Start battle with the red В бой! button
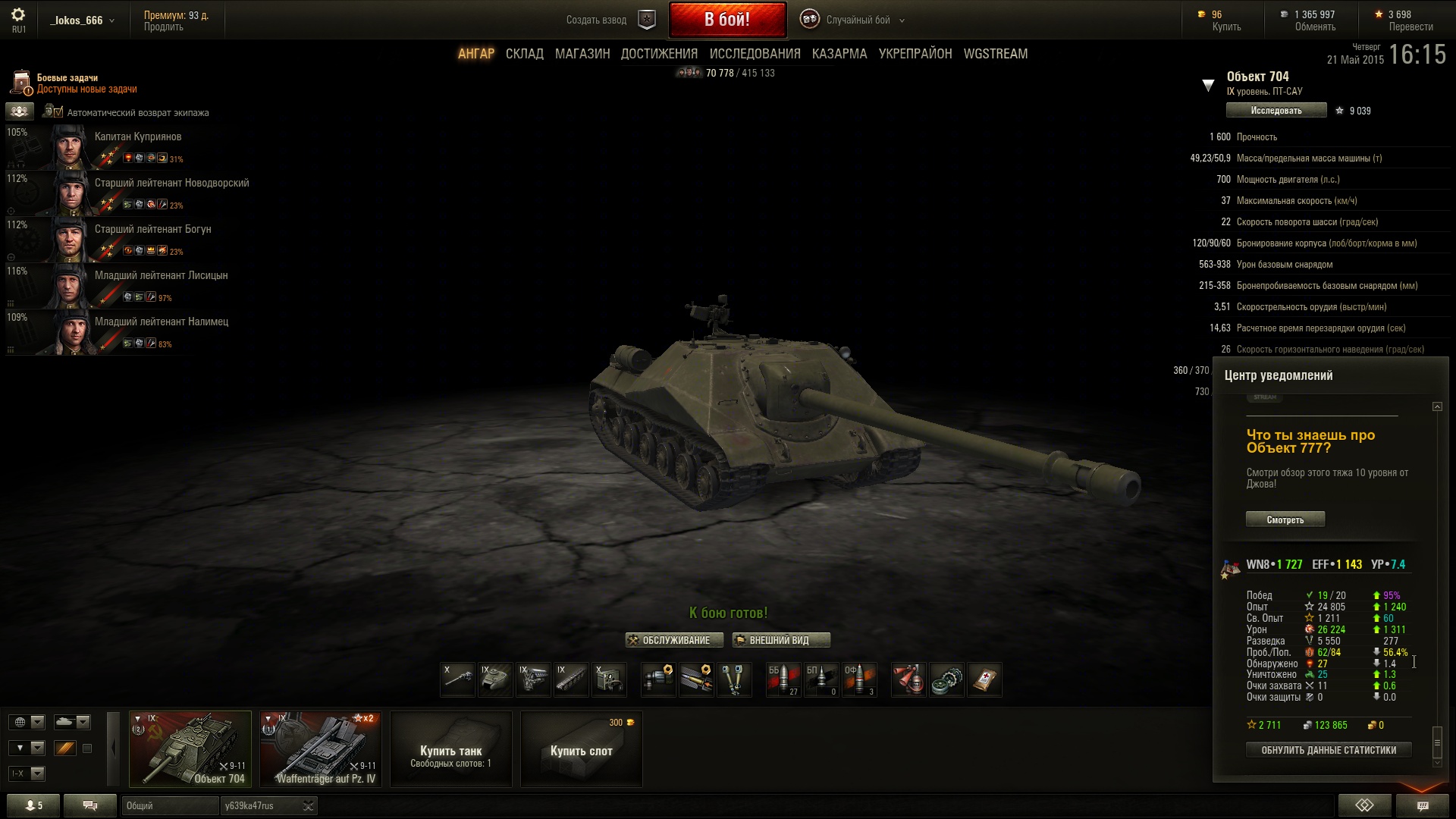1456x819 pixels. [726, 20]
